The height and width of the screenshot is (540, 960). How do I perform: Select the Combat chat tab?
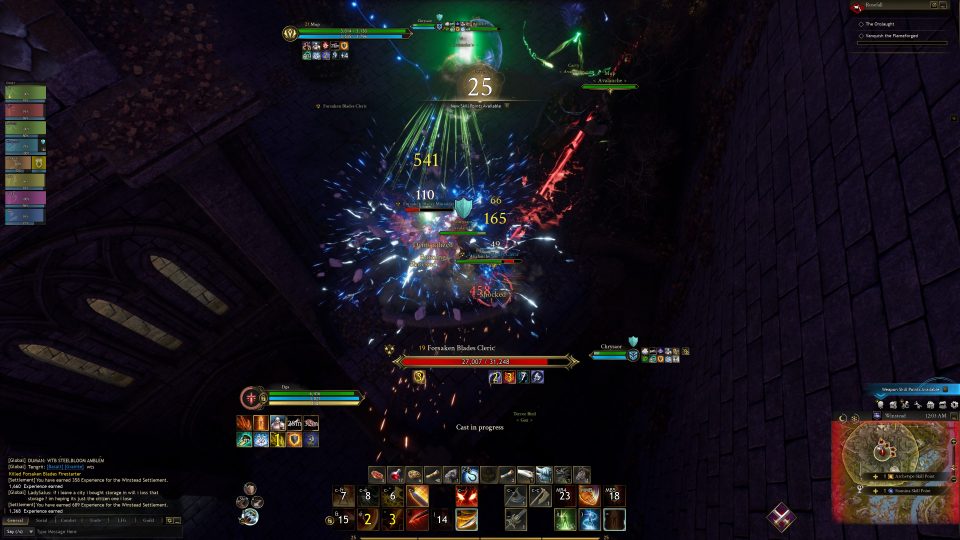click(x=68, y=520)
